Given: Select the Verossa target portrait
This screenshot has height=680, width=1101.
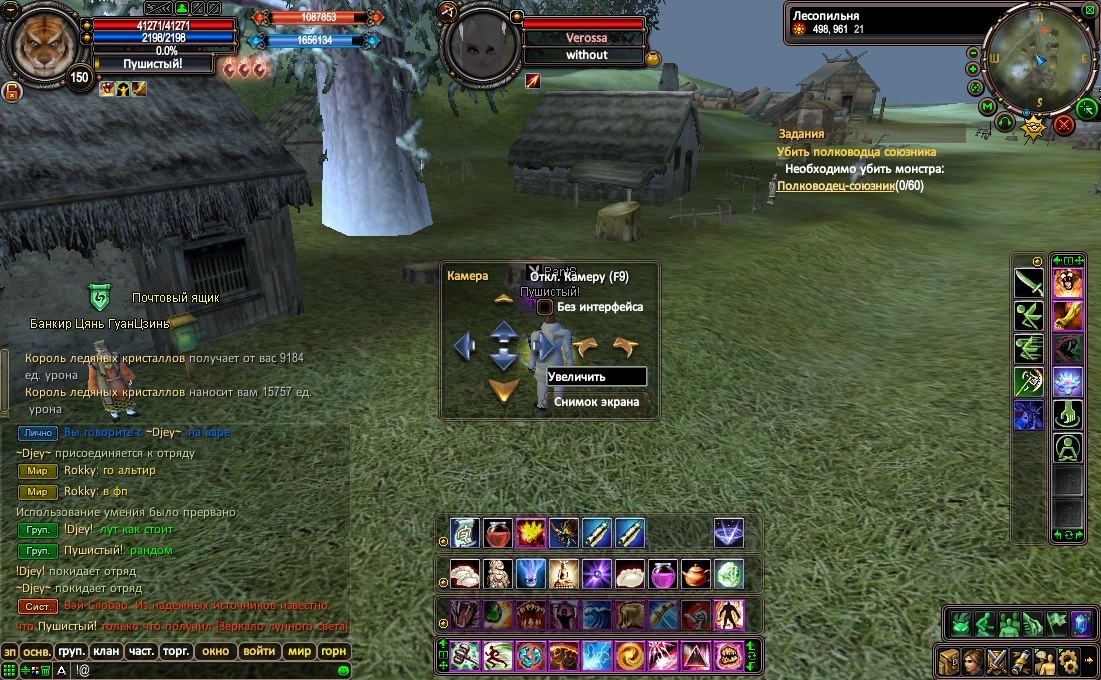Looking at the screenshot, I should point(481,44).
